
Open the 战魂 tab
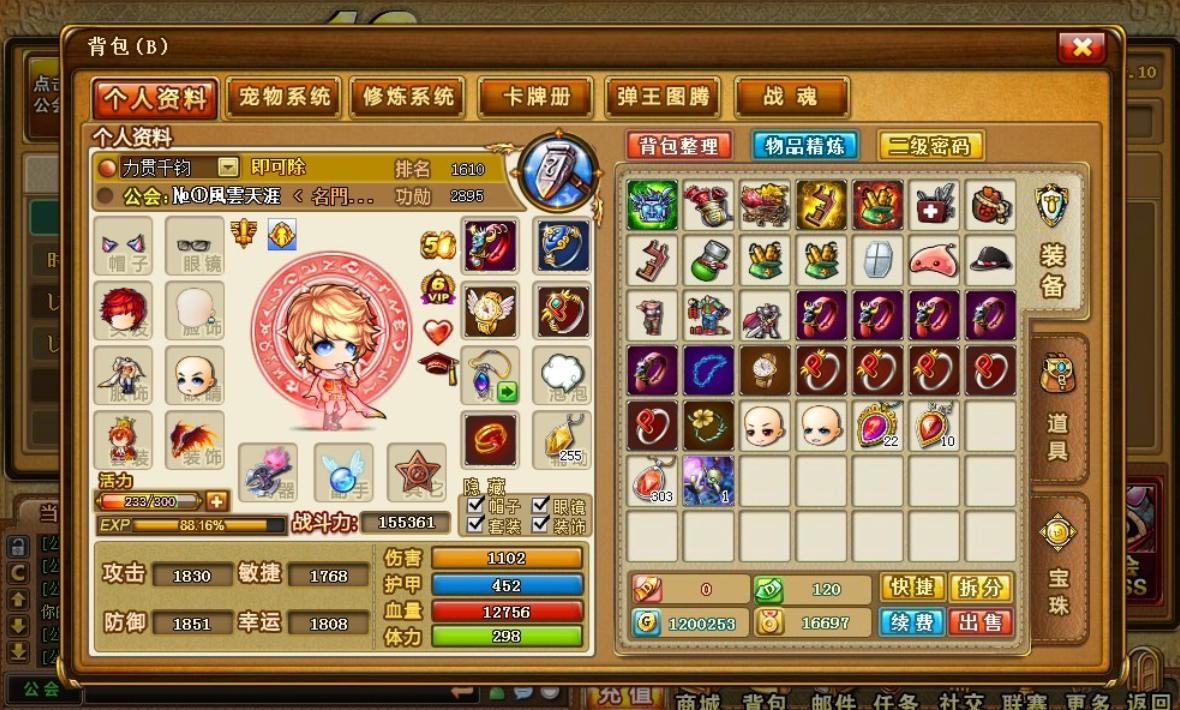(x=791, y=97)
